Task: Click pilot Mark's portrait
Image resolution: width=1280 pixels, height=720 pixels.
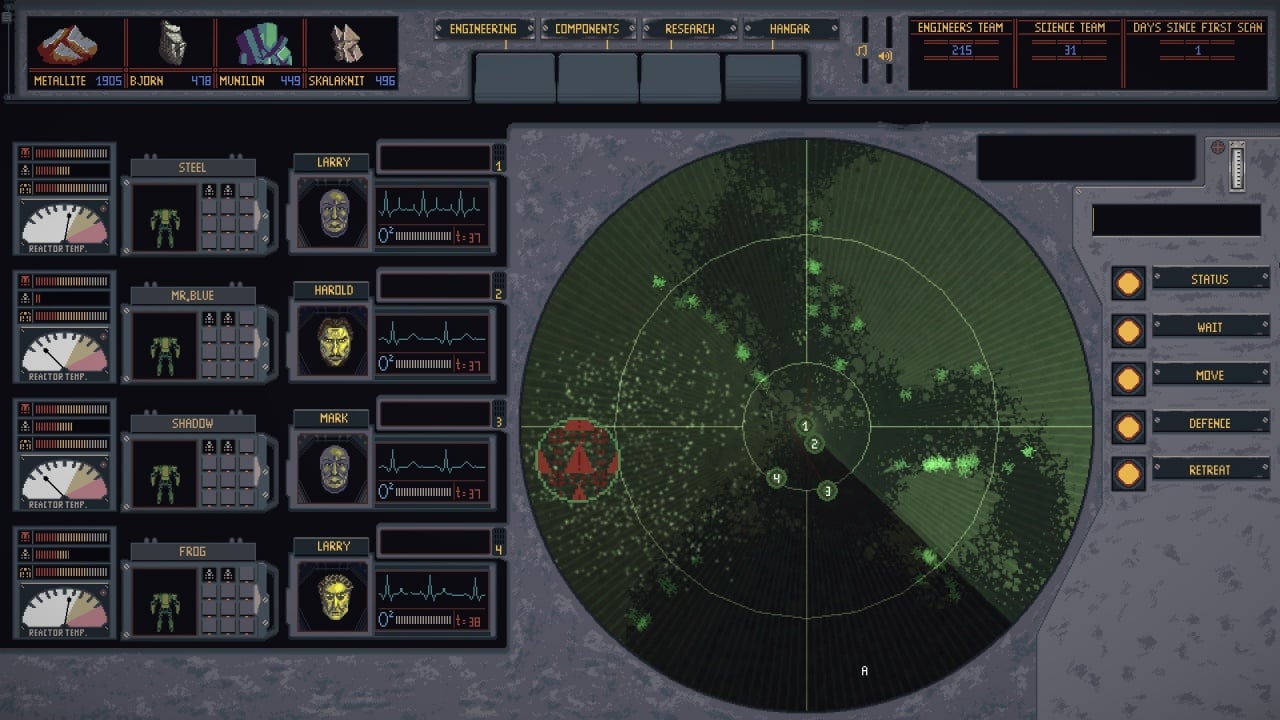Action: click(333, 470)
